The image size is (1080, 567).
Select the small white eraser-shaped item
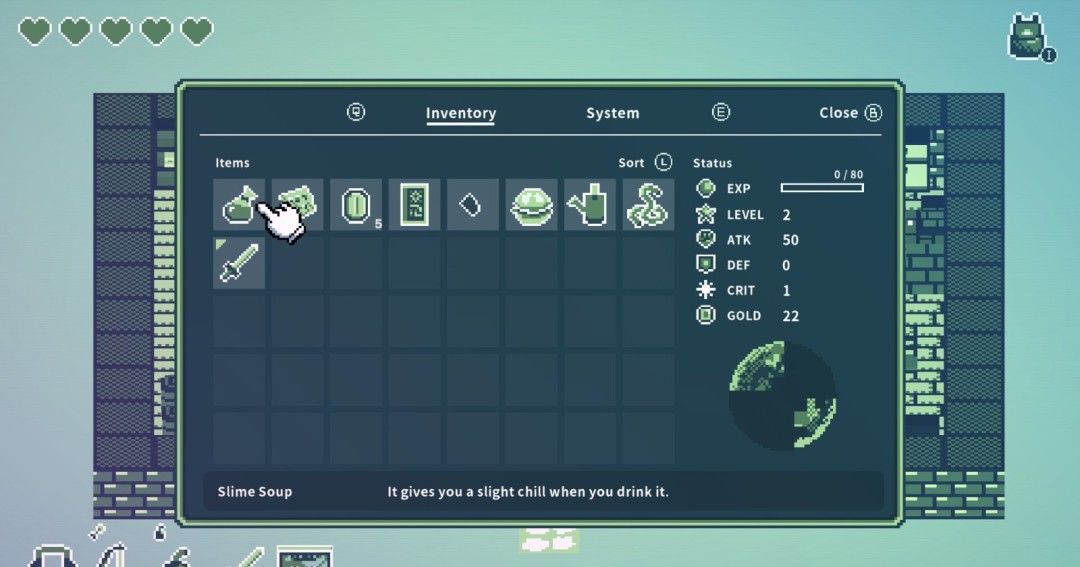pyautogui.click(x=473, y=205)
